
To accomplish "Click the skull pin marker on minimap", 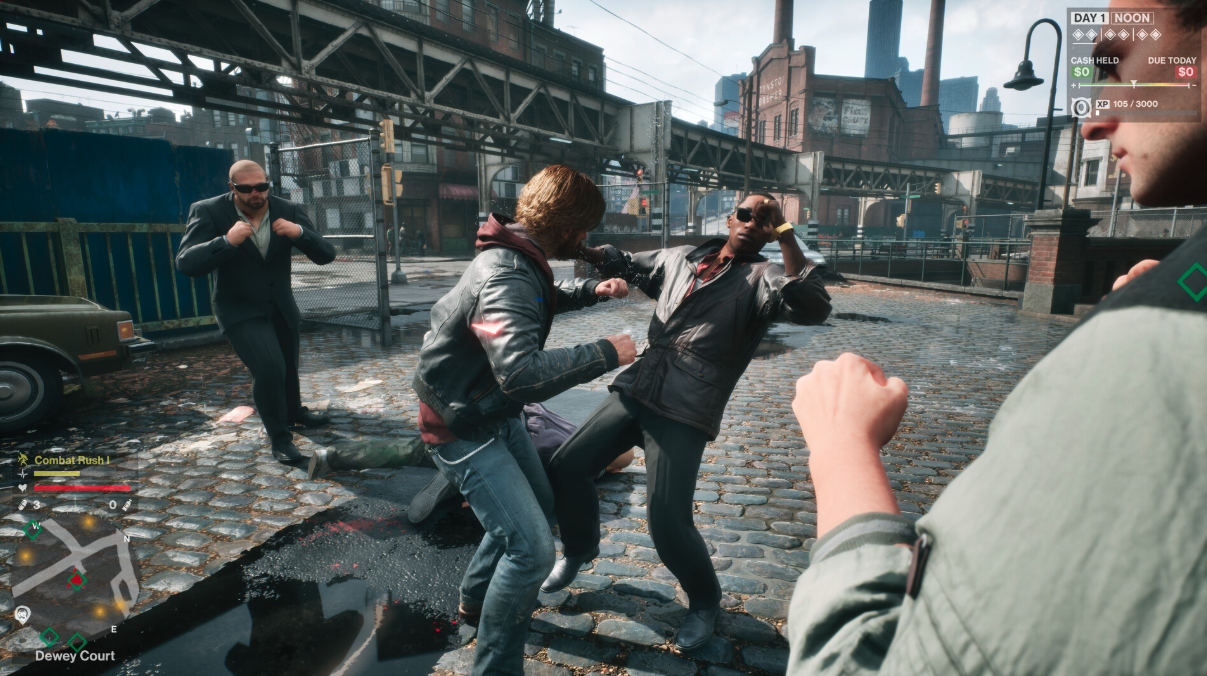I will coord(22,614).
